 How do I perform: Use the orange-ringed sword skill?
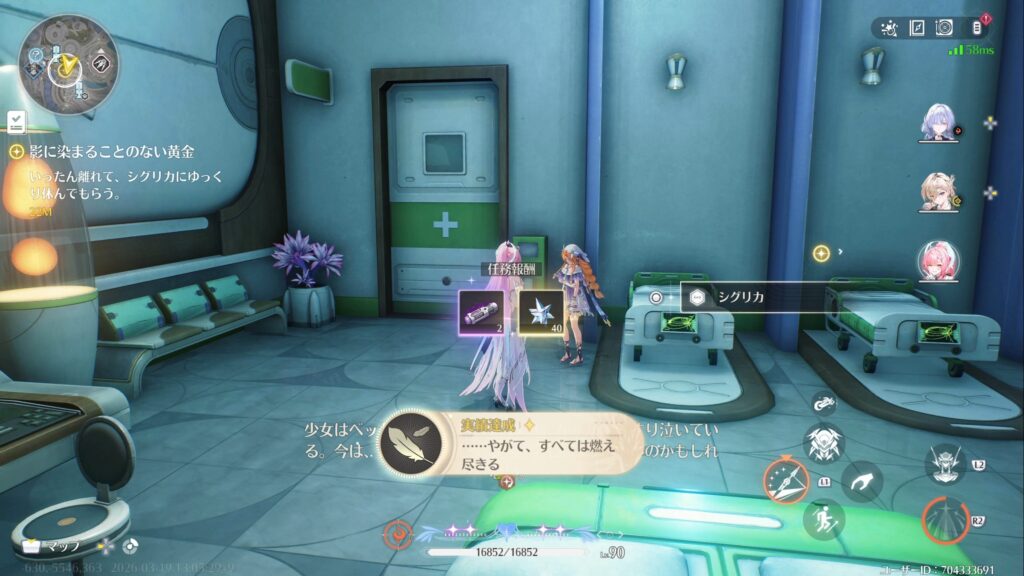click(784, 480)
